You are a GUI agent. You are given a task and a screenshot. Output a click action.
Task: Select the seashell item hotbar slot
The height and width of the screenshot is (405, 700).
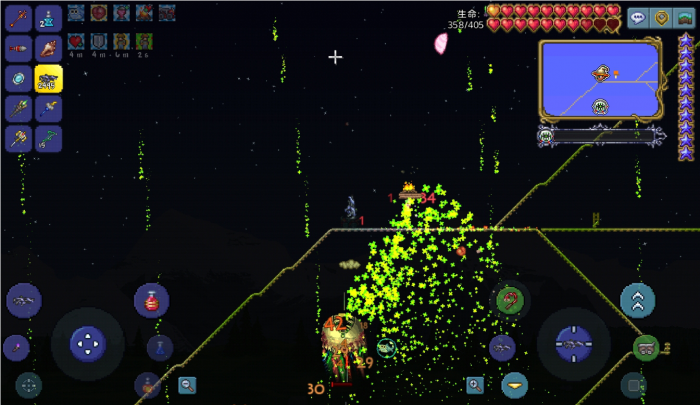[48, 48]
